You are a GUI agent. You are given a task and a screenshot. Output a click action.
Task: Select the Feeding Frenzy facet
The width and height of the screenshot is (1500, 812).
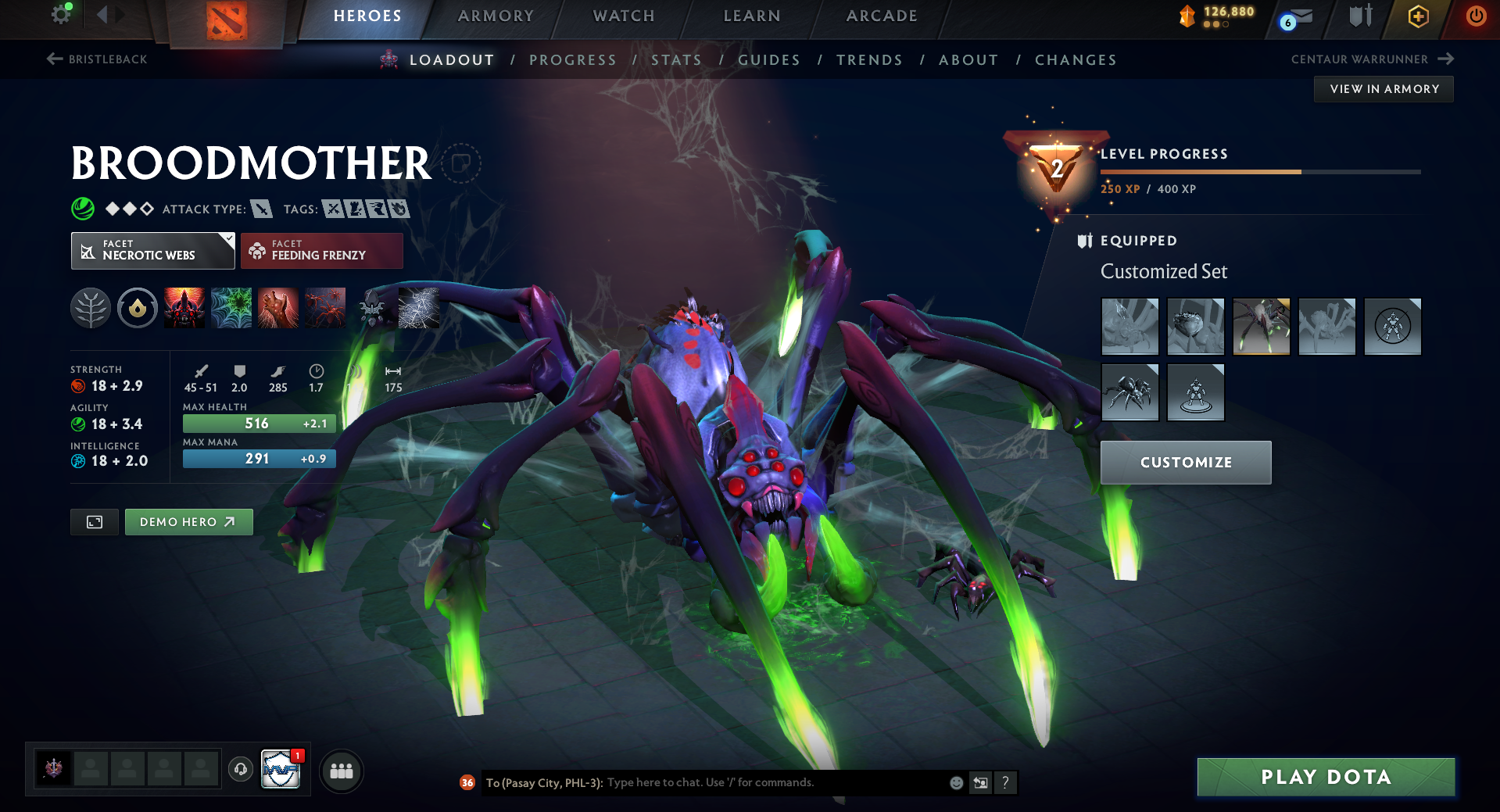point(321,251)
